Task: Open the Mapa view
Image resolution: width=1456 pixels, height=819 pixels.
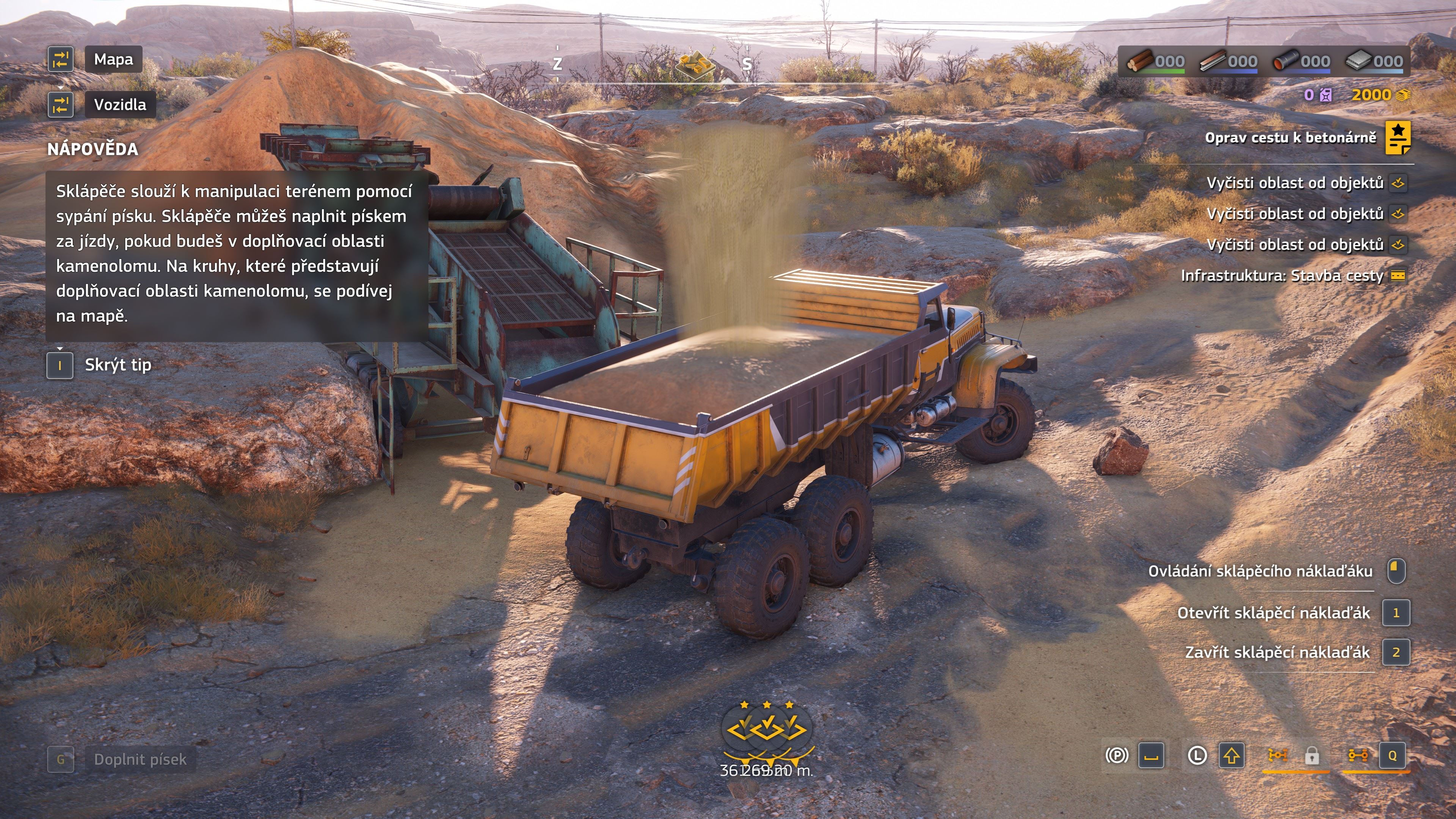Action: click(113, 60)
